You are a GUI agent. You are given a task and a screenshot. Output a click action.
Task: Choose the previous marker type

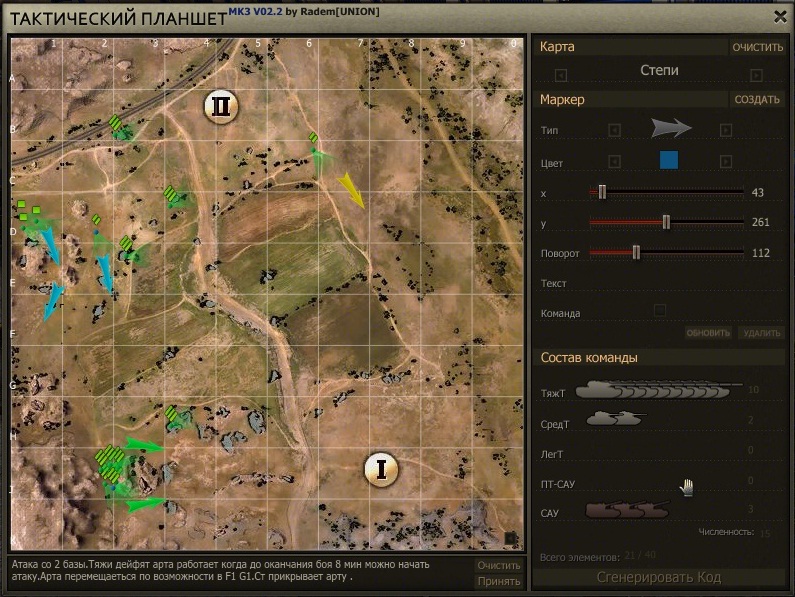pos(615,130)
